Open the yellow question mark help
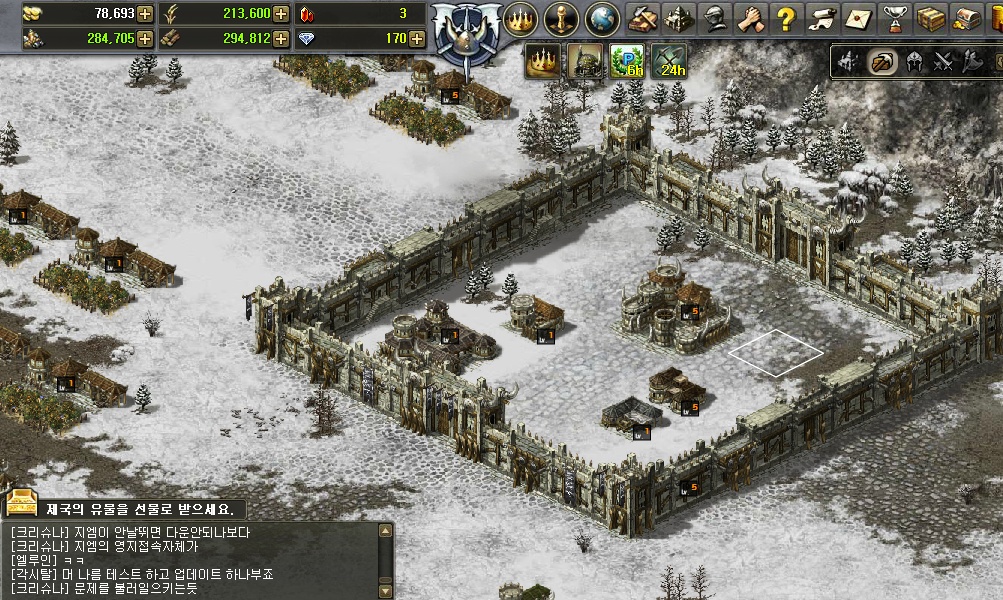 pyautogui.click(x=786, y=18)
